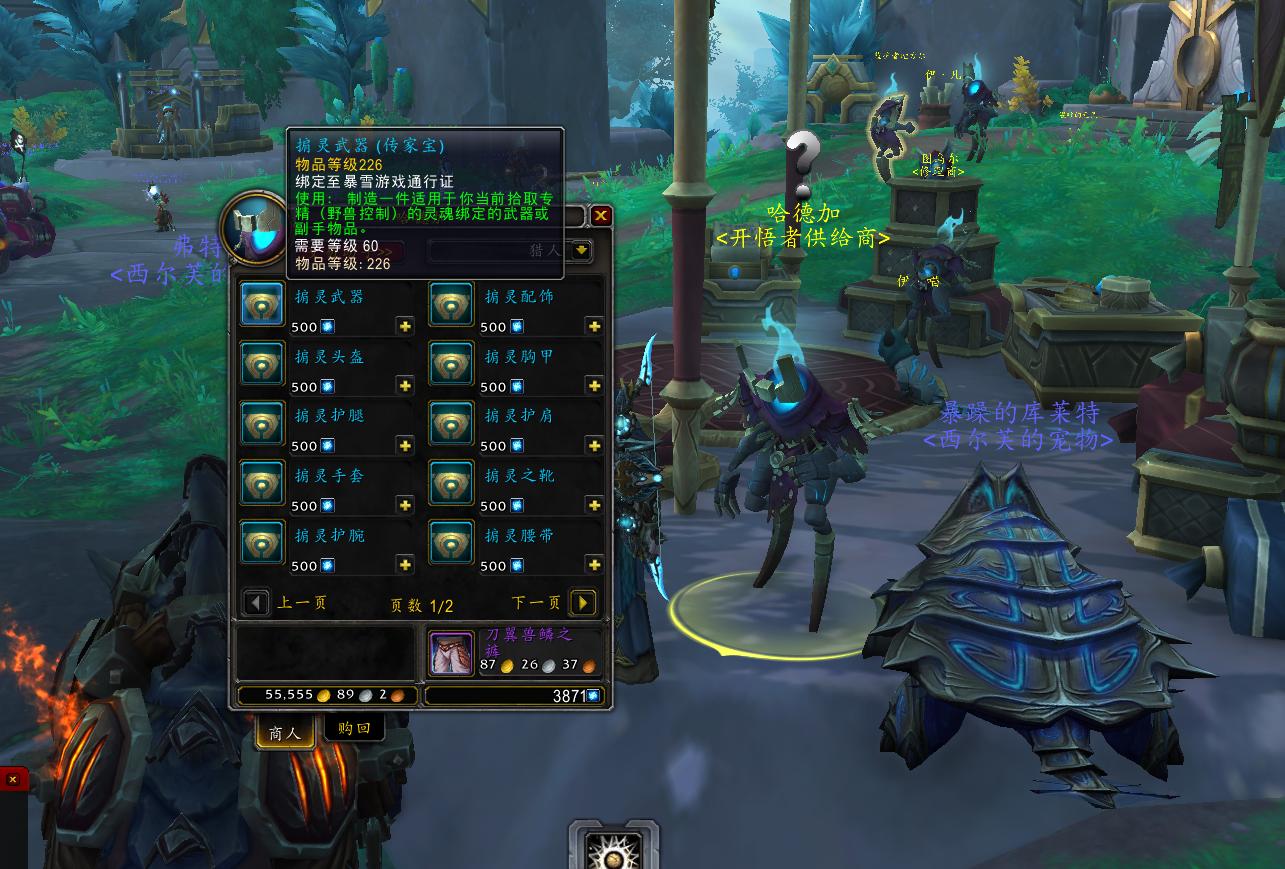Pick the 捐灵头盔 helmet item
The width and height of the screenshot is (1285, 869).
[262, 364]
